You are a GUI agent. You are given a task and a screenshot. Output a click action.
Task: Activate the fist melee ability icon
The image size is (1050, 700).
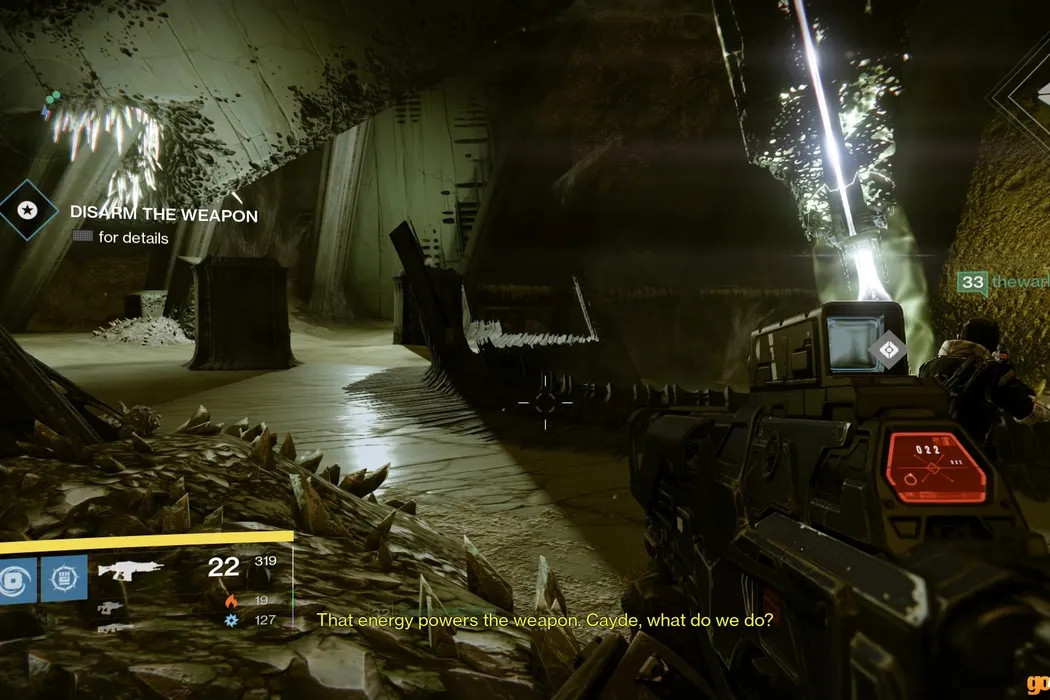point(64,578)
